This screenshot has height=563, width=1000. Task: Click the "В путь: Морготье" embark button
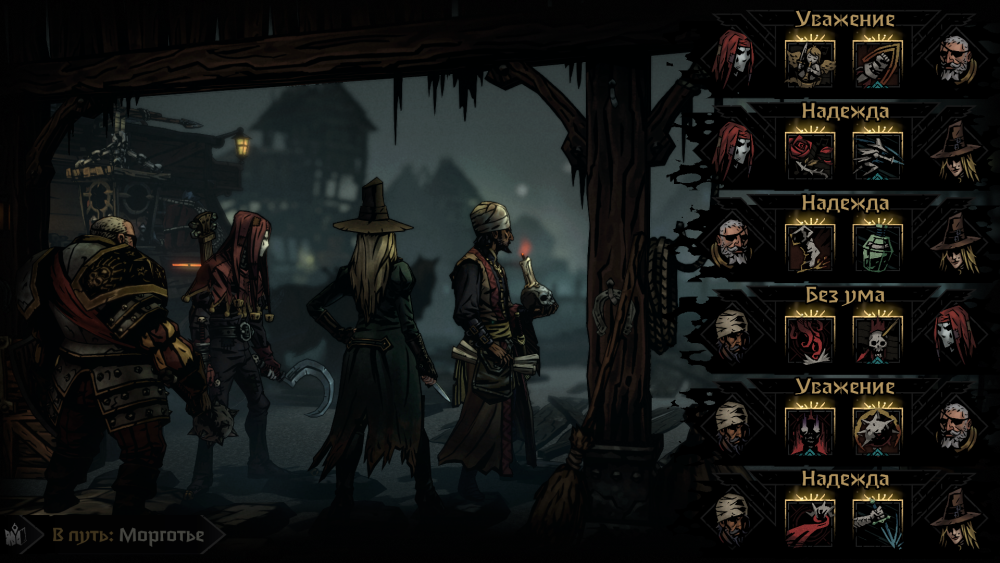[128, 536]
